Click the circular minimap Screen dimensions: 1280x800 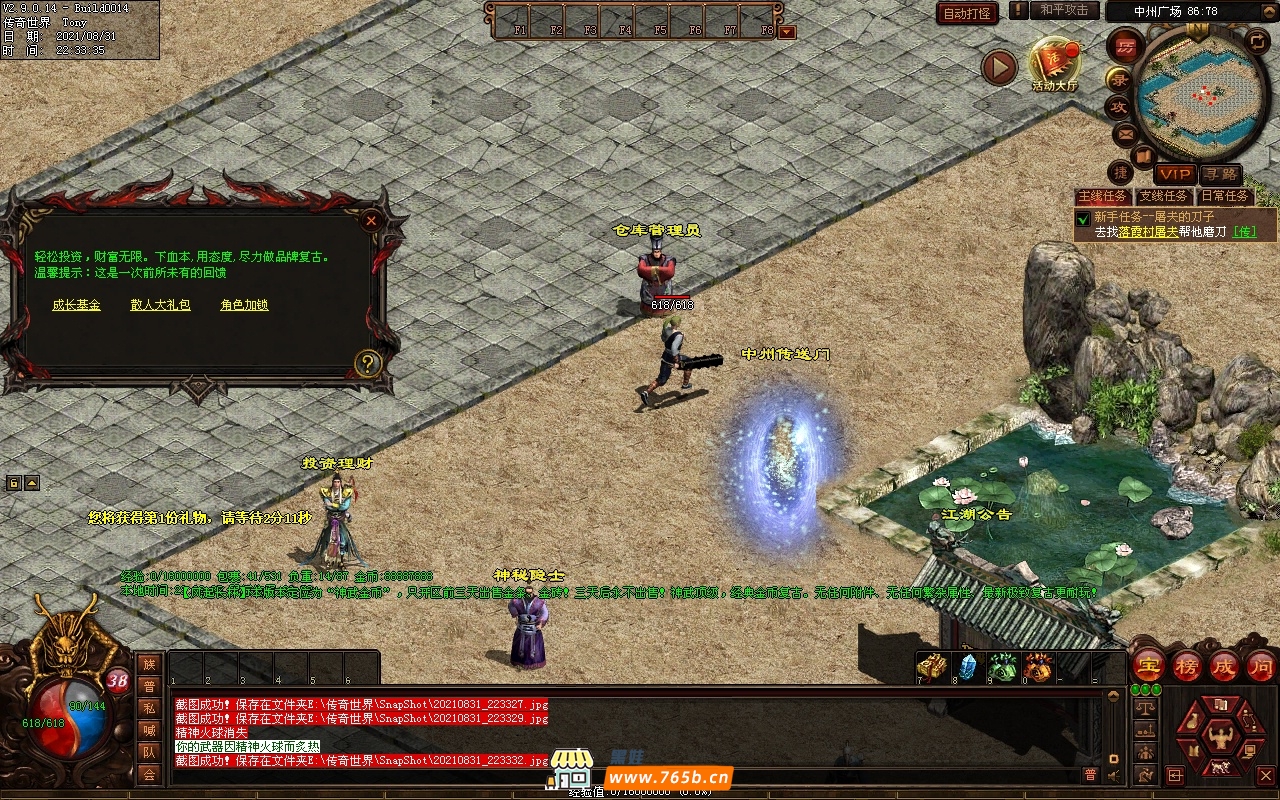pyautogui.click(x=1201, y=96)
